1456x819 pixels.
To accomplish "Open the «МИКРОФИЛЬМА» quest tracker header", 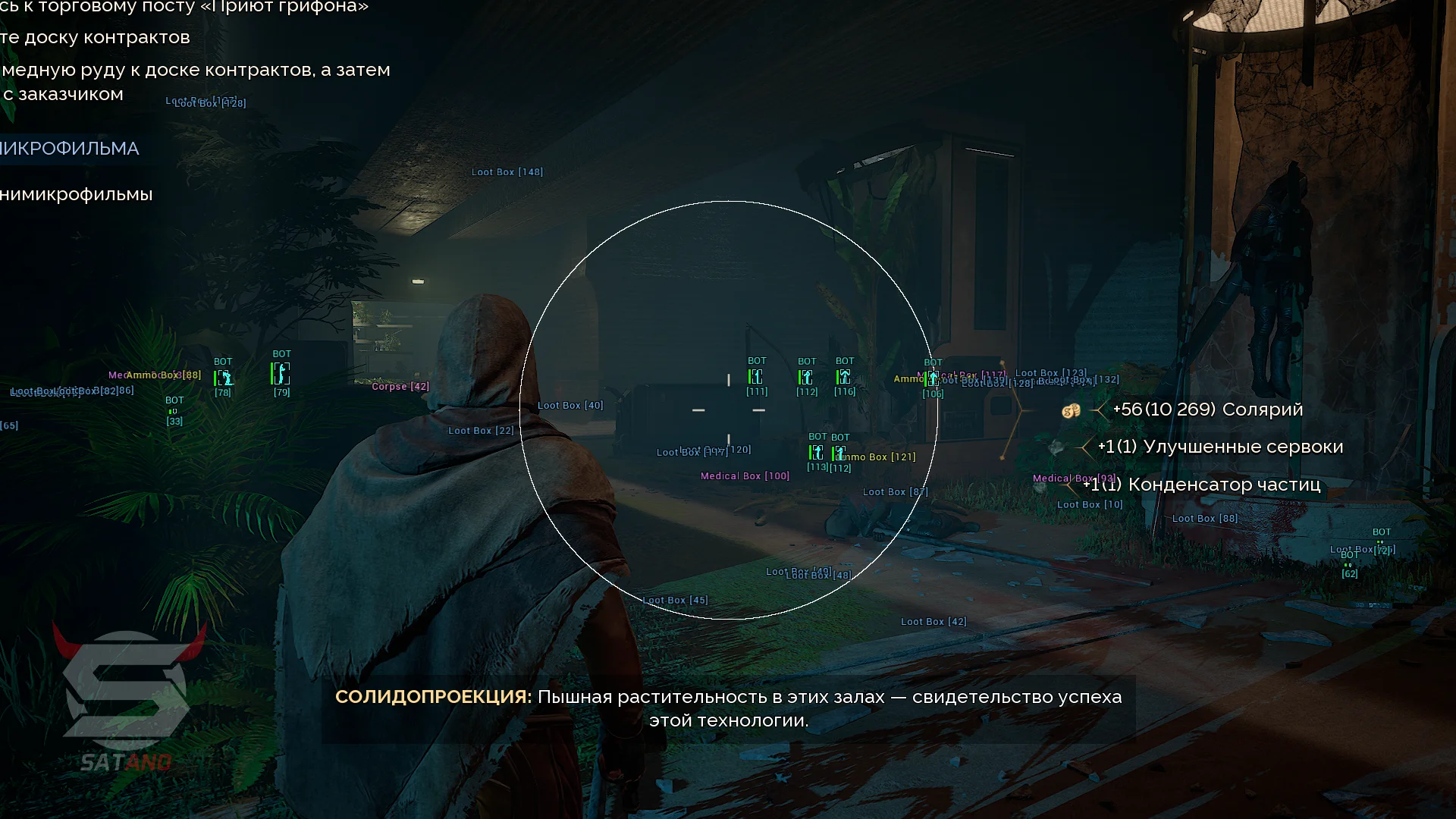I will pos(70,149).
